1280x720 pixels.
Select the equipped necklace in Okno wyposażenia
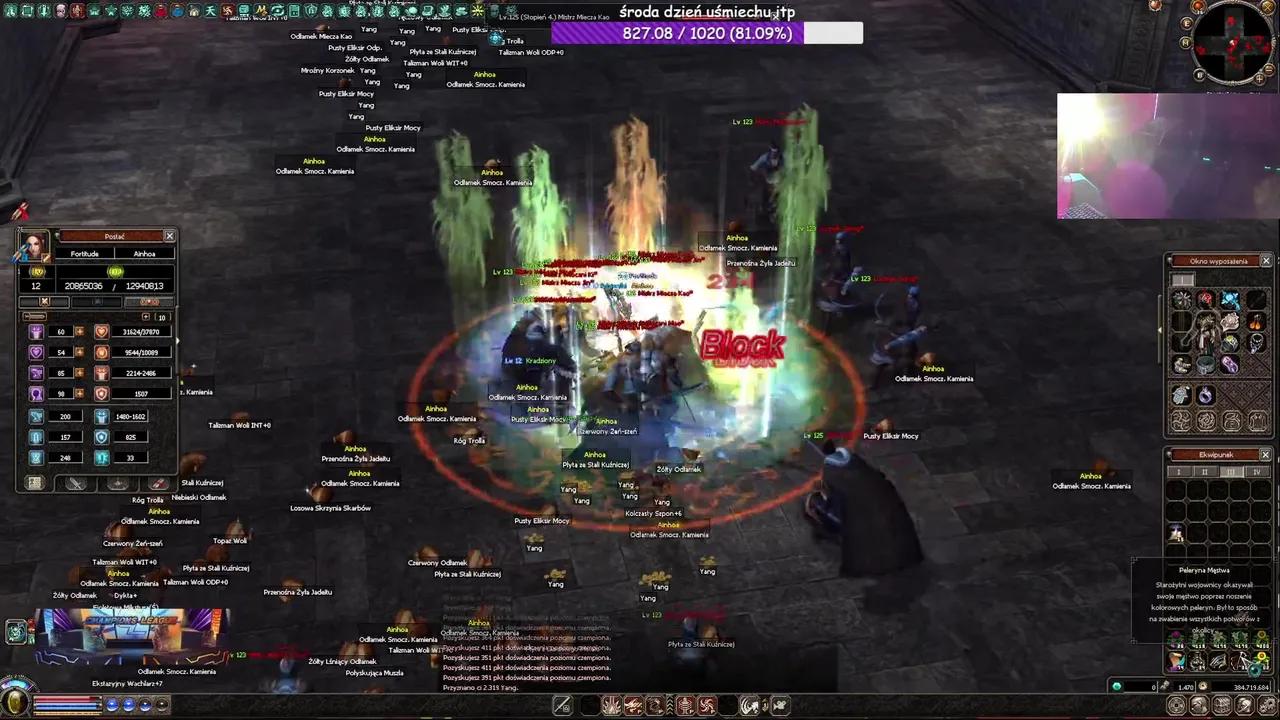coord(1258,343)
